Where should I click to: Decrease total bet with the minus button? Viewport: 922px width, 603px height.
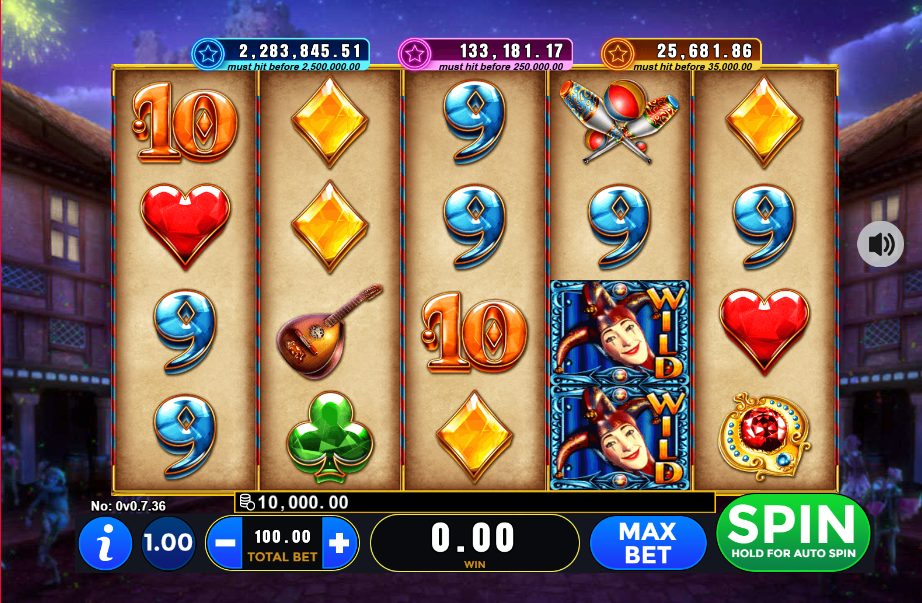coord(225,543)
